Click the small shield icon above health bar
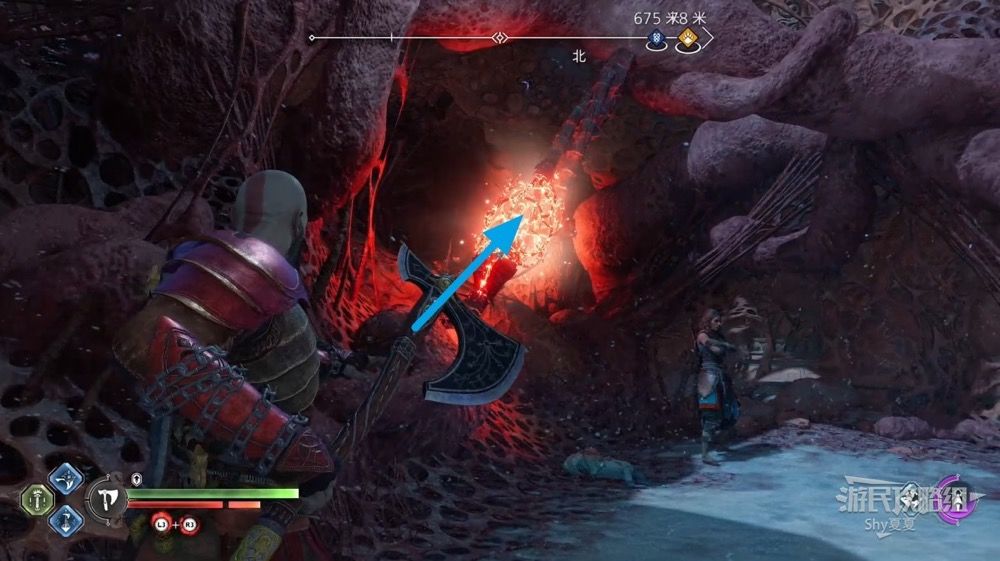1000x561 pixels. click(x=136, y=479)
